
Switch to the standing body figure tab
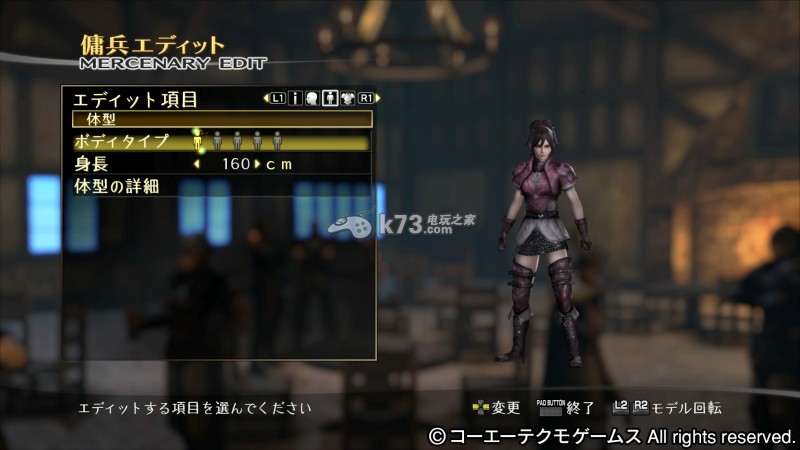[330, 98]
